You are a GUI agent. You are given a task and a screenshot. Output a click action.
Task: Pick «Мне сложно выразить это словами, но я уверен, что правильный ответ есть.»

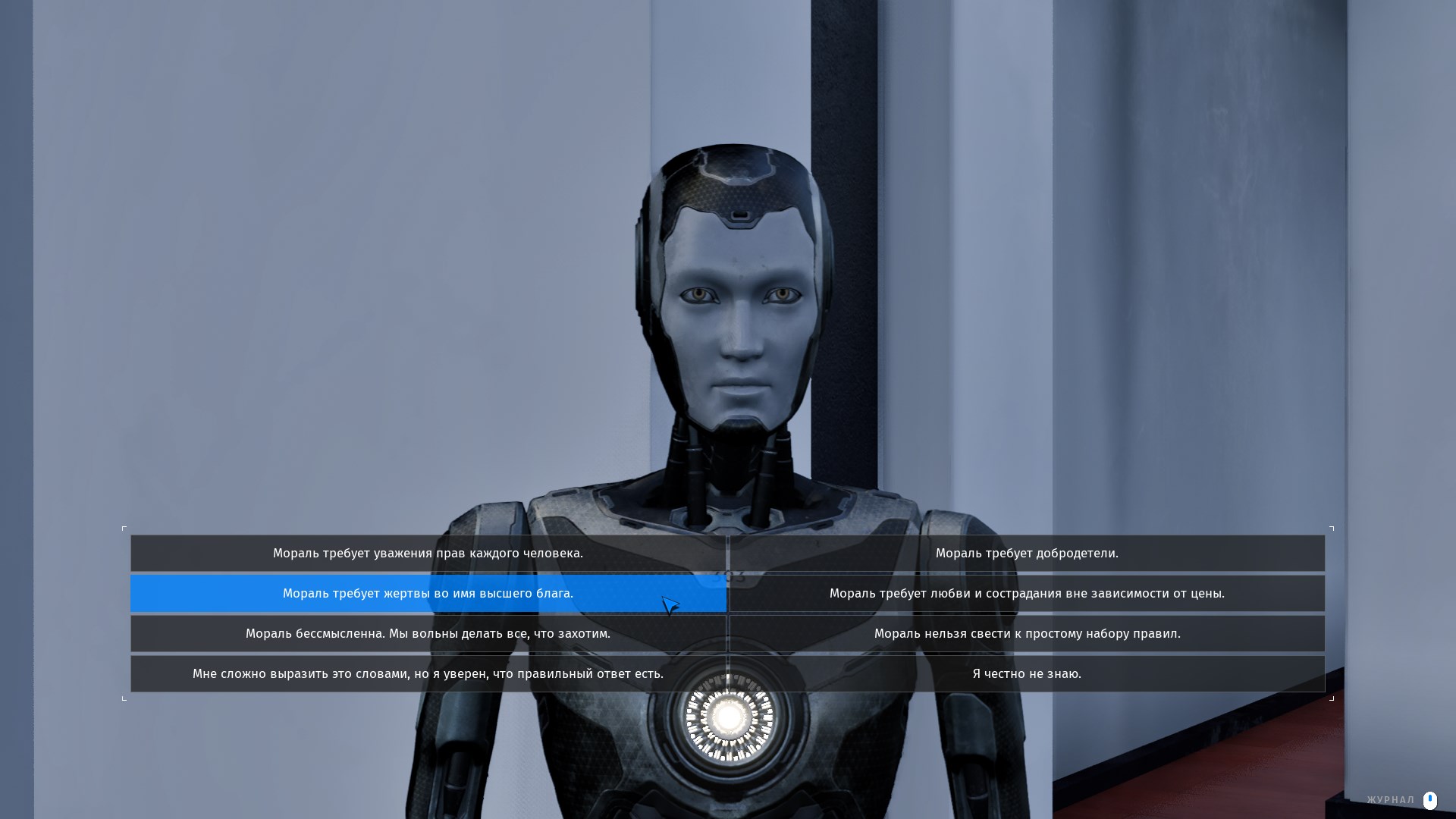[x=428, y=673]
